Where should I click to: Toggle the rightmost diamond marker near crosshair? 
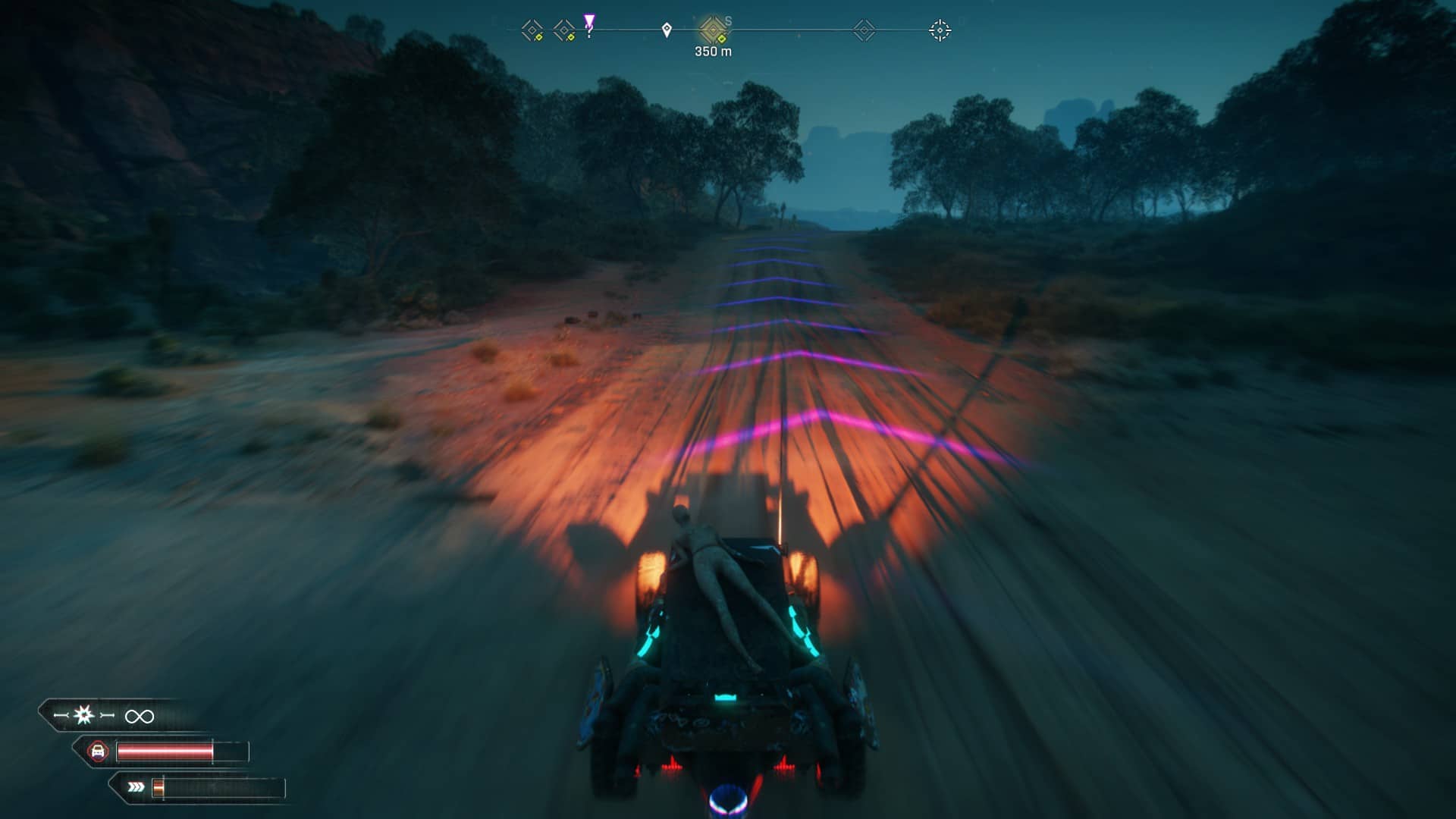[x=864, y=30]
